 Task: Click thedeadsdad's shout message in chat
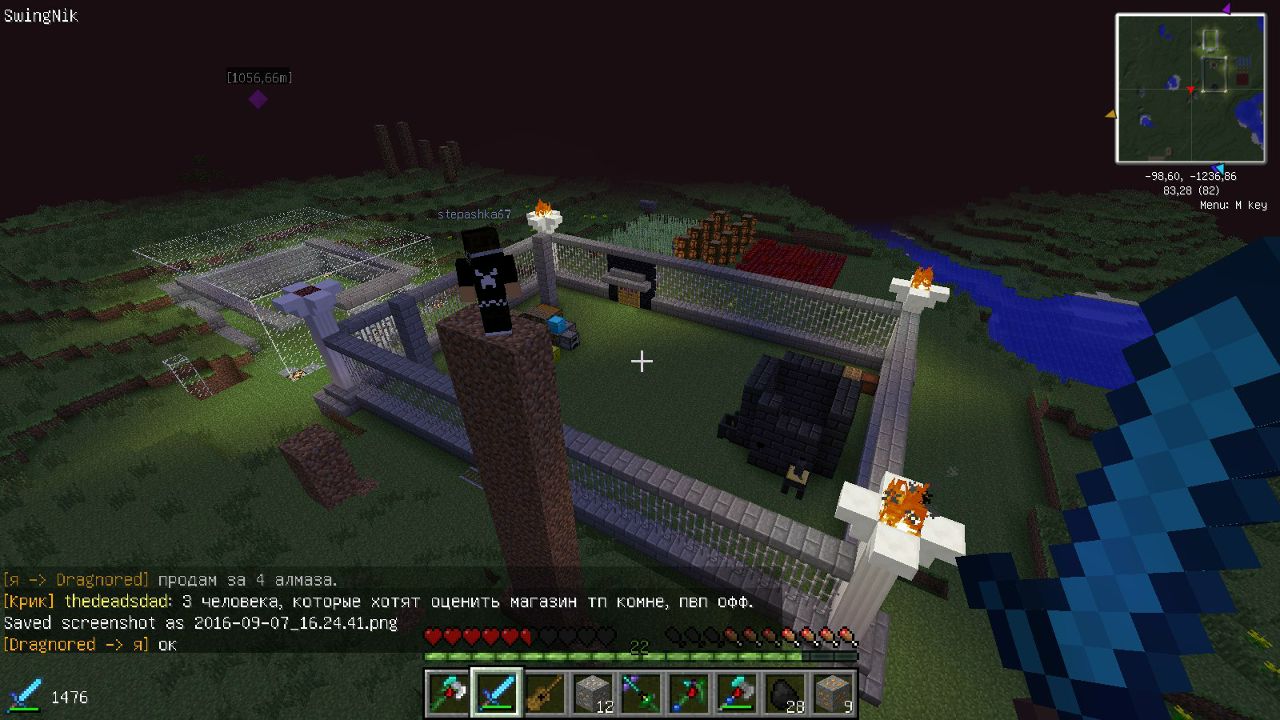click(378, 602)
